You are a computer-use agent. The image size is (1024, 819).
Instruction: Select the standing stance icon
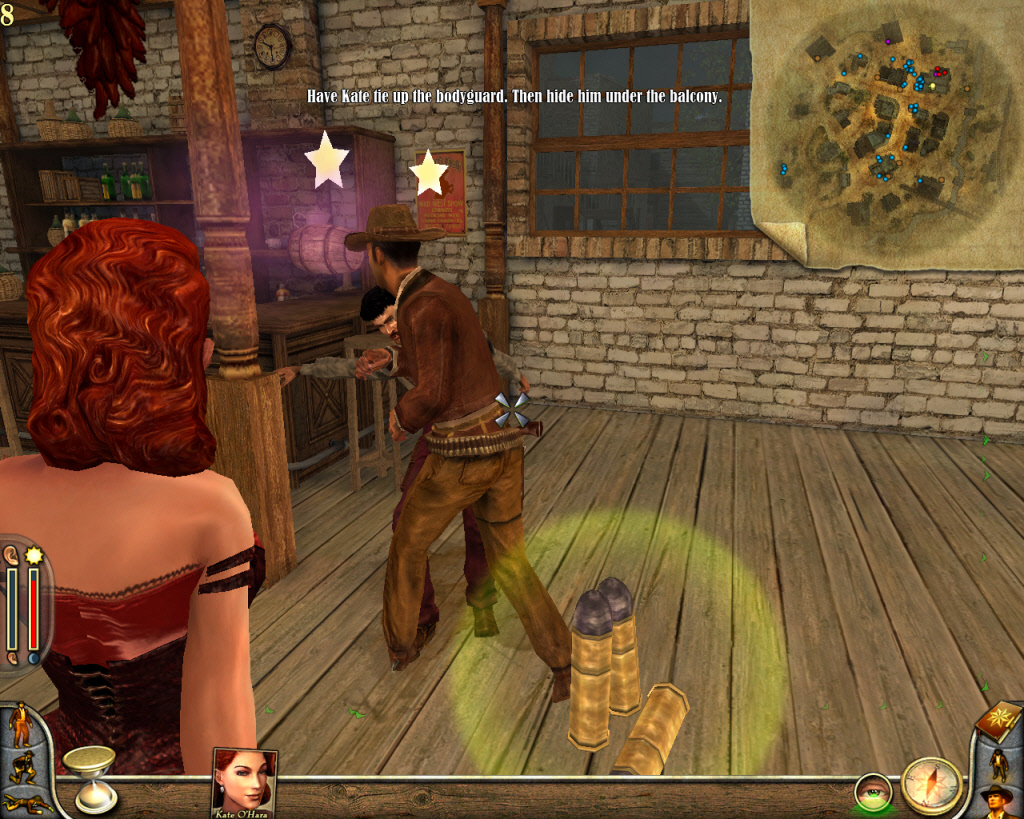click(x=20, y=724)
